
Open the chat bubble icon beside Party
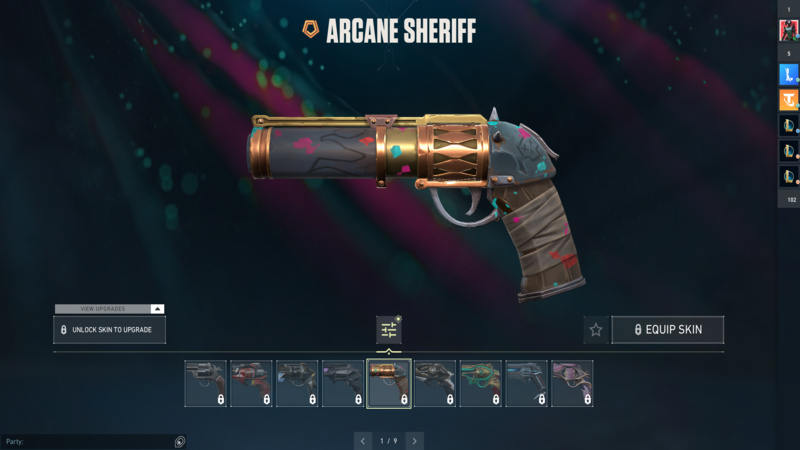tap(179, 441)
